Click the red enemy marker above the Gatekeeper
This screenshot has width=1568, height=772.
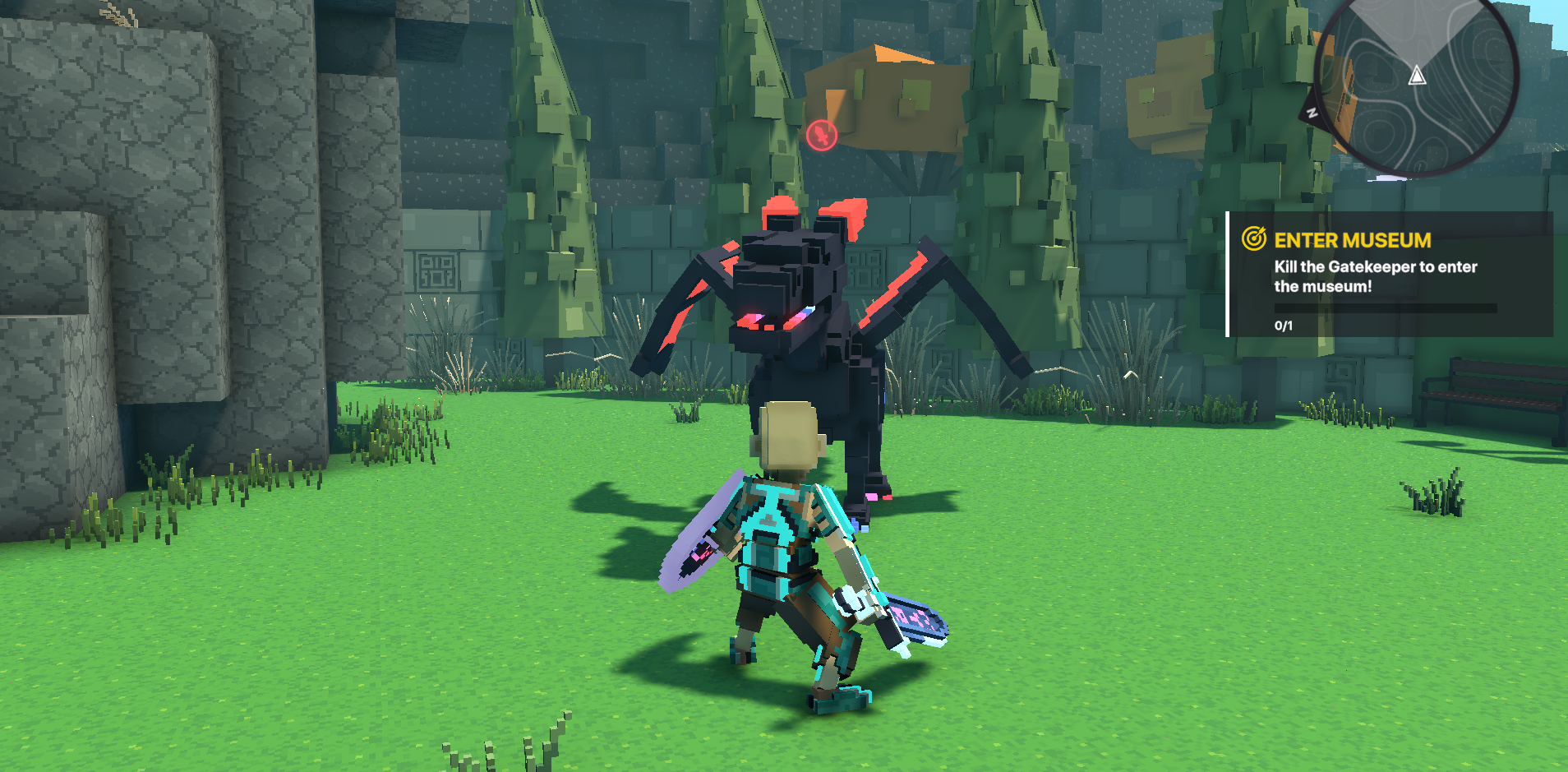click(x=821, y=136)
